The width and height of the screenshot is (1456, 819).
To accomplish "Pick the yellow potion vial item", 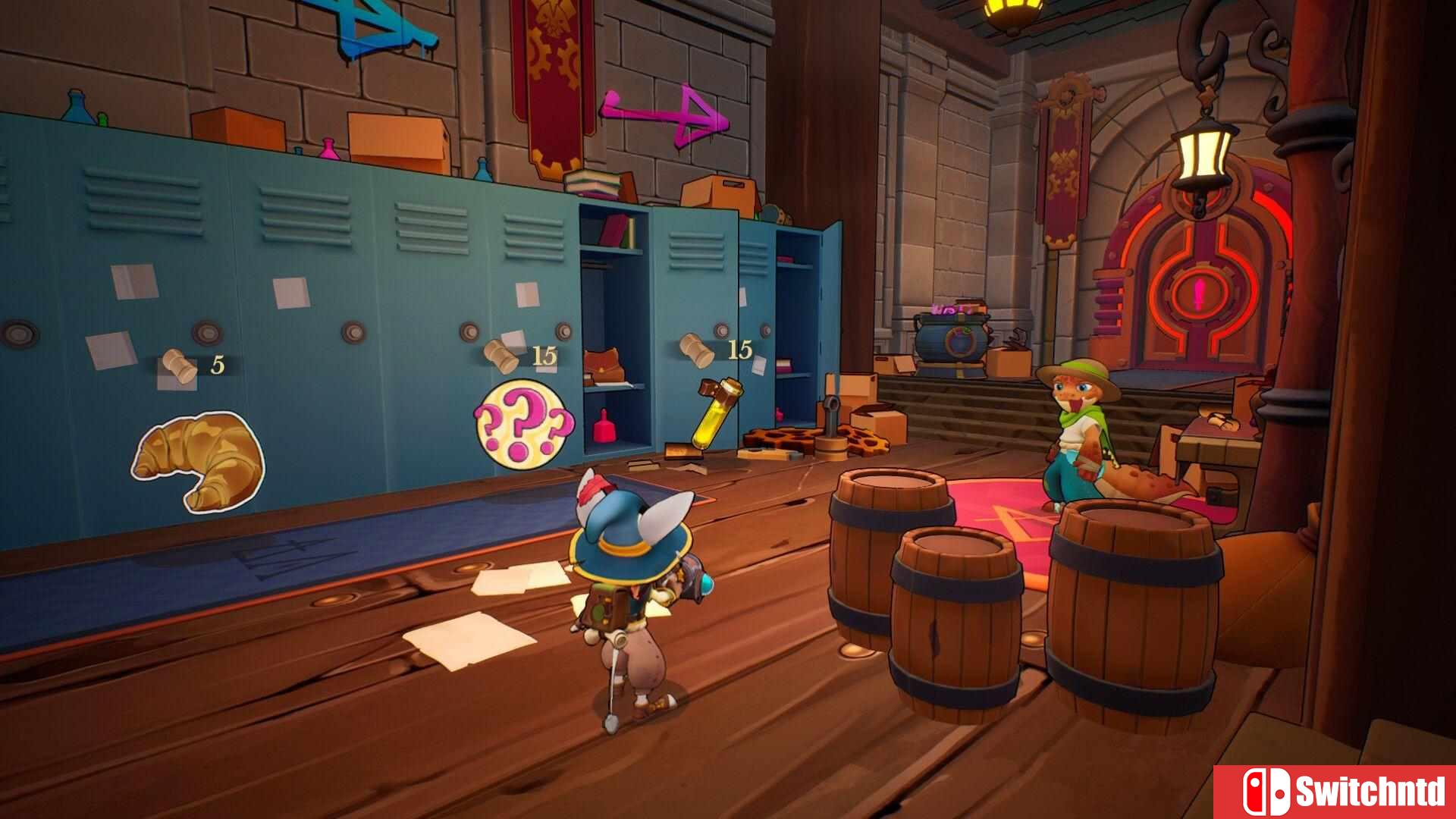I will coord(717,415).
